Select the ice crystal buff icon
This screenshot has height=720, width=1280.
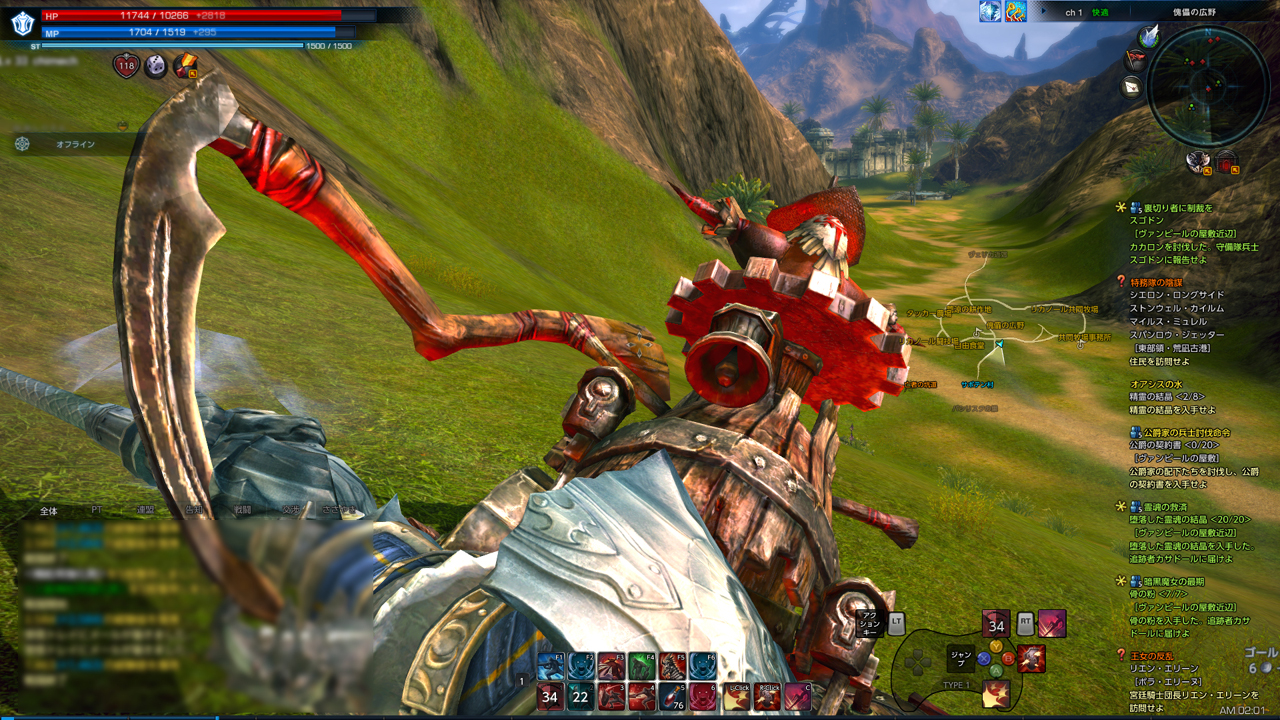990,11
